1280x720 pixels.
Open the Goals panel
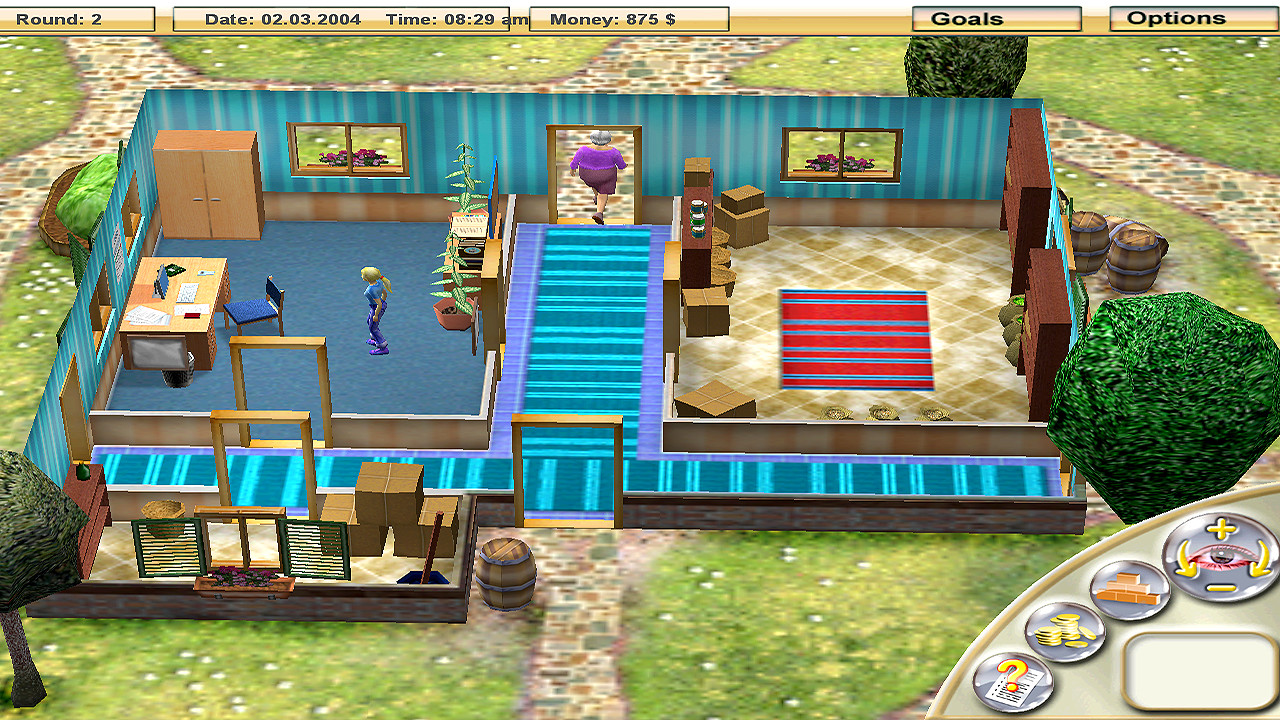click(x=997, y=17)
